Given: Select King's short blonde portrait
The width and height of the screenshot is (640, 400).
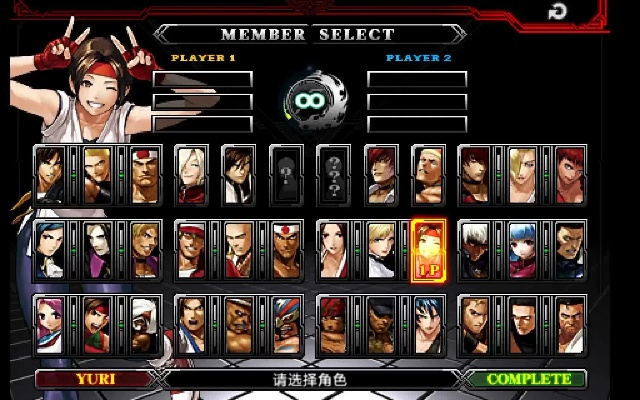Looking at the screenshot, I should [381, 249].
